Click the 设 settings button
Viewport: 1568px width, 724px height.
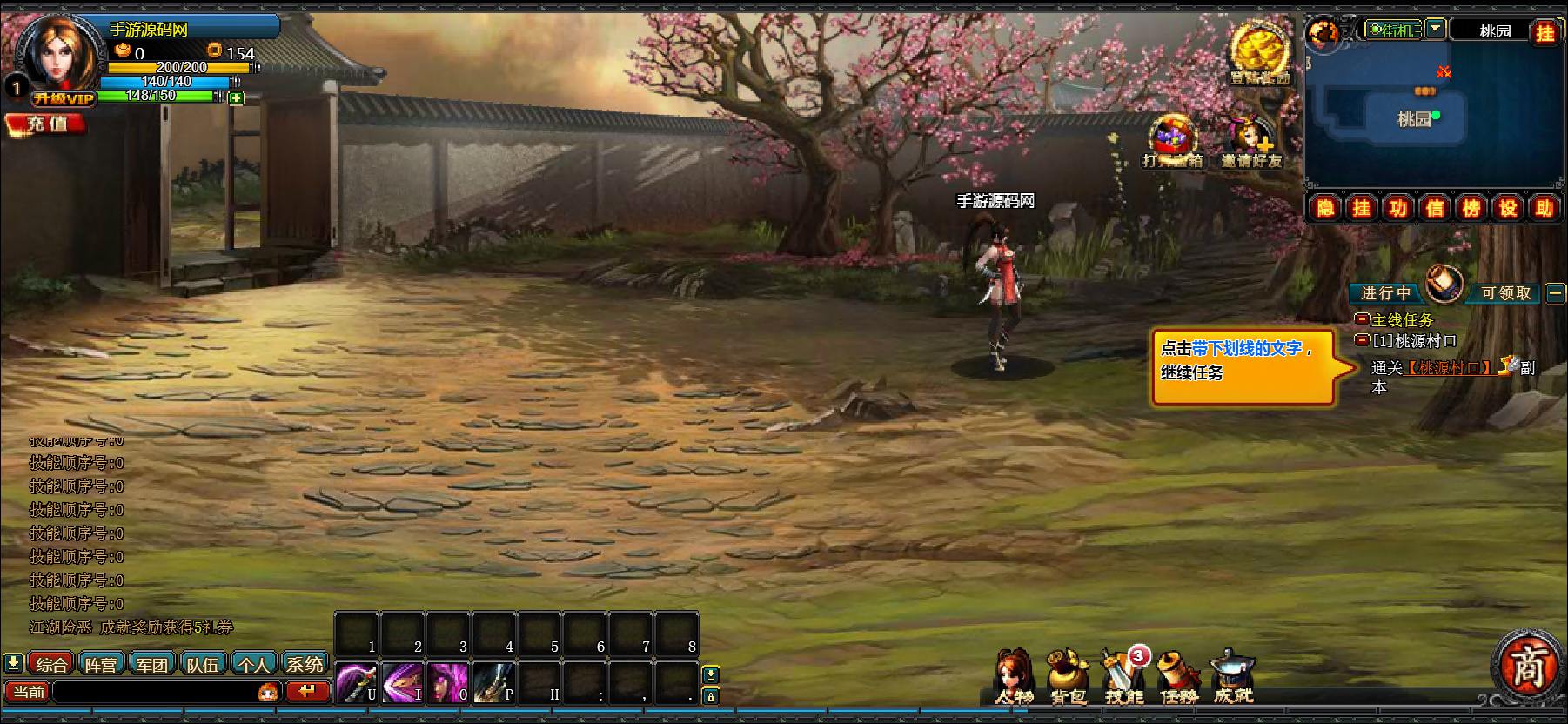(x=1508, y=208)
